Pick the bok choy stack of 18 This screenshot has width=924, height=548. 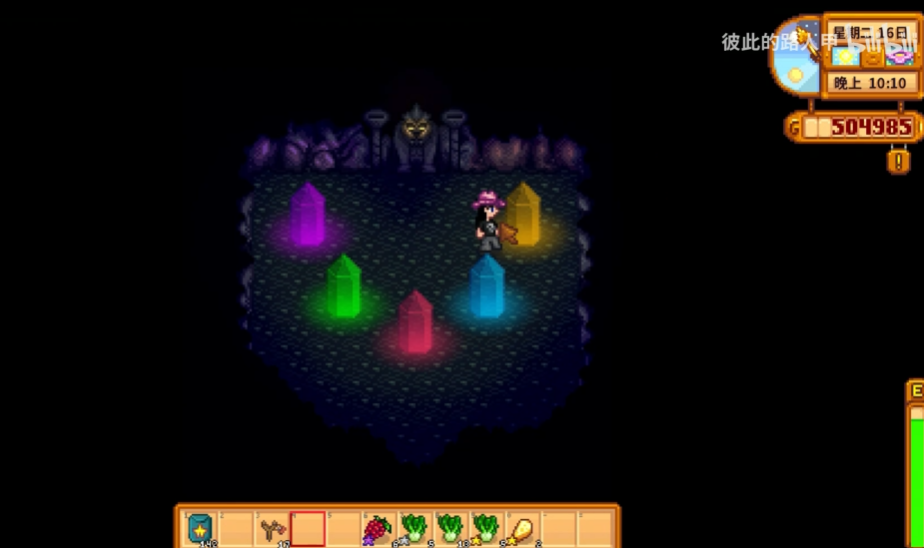pos(450,529)
